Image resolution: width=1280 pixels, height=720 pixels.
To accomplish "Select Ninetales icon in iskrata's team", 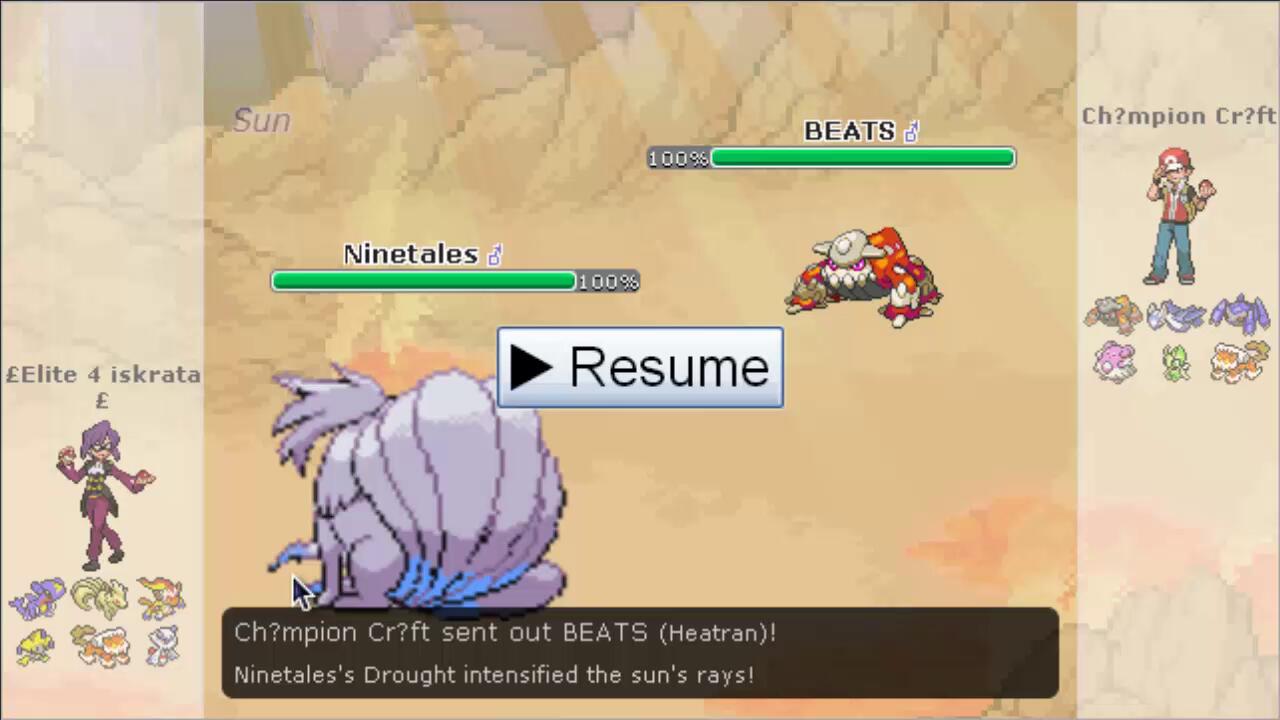I will [x=100, y=598].
